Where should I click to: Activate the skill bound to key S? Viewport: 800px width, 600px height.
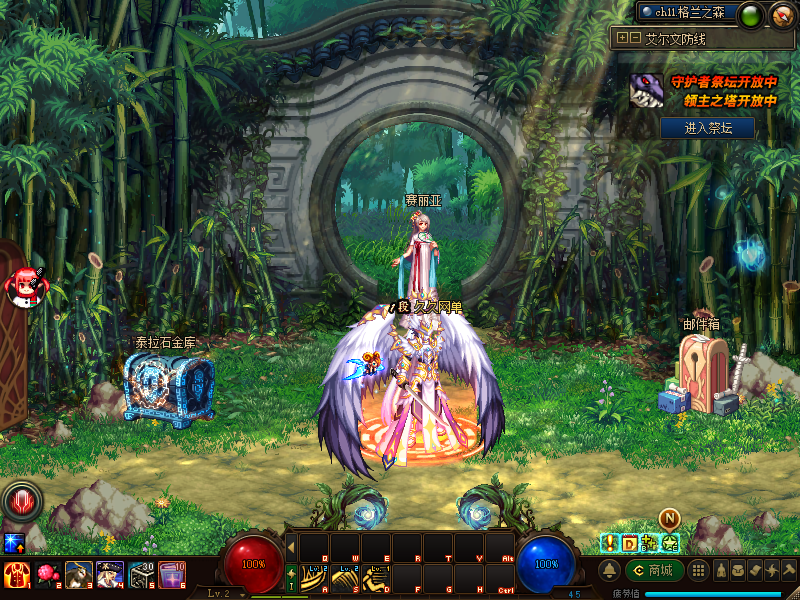click(345, 577)
